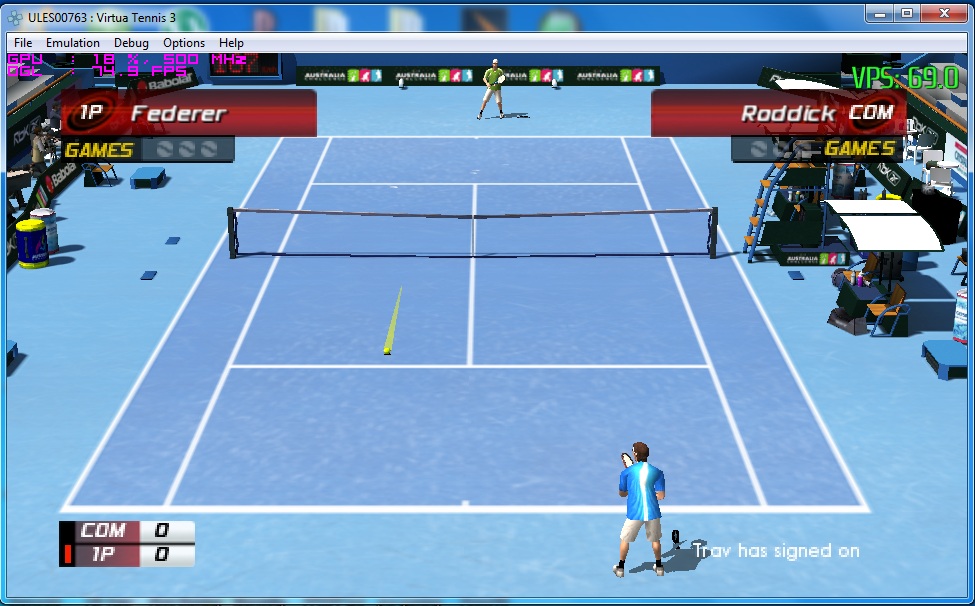
Task: Open the File menu
Action: point(23,43)
